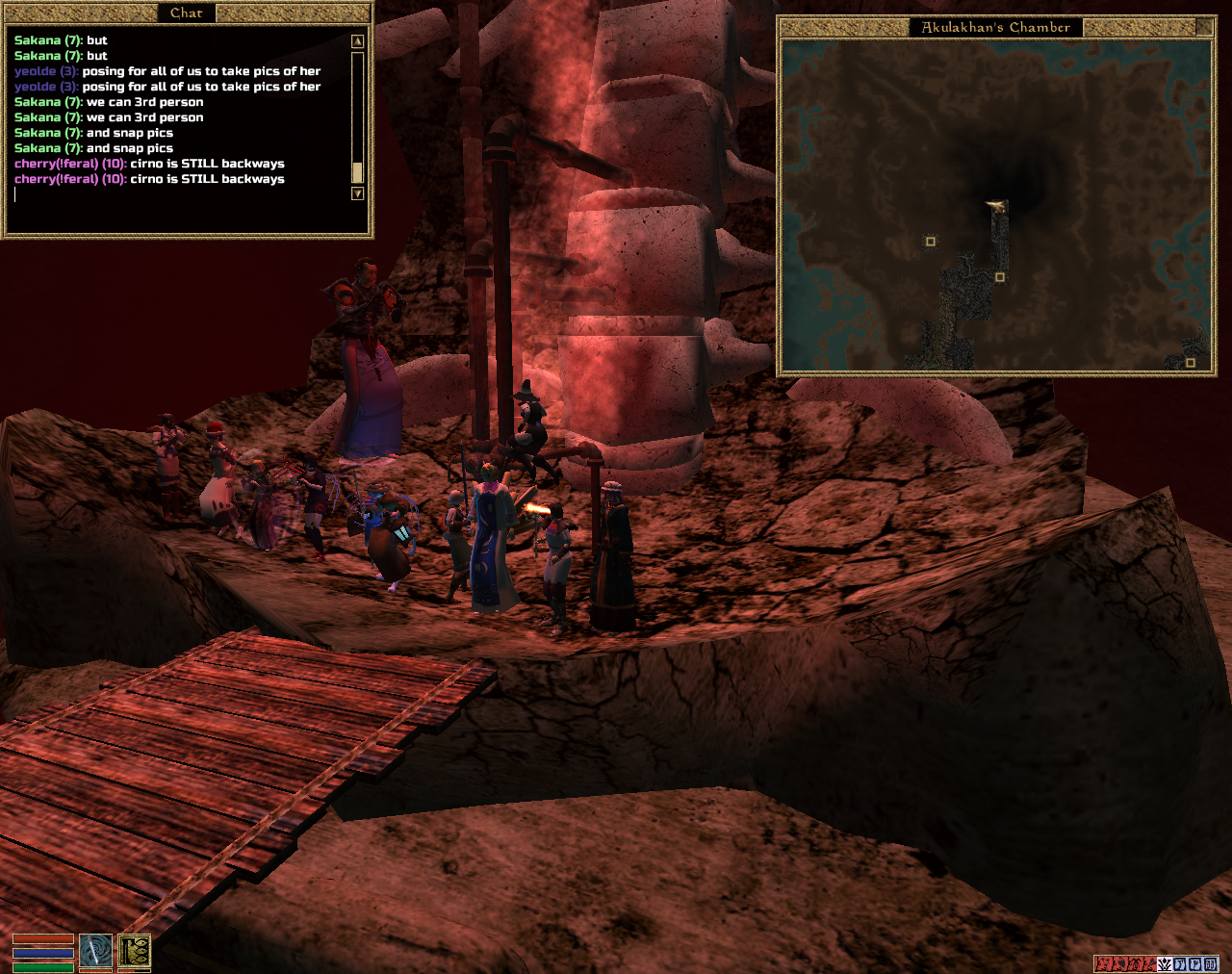The image size is (1232, 974).
Task: Click the active magic effects icon strip
Action: point(1156,963)
